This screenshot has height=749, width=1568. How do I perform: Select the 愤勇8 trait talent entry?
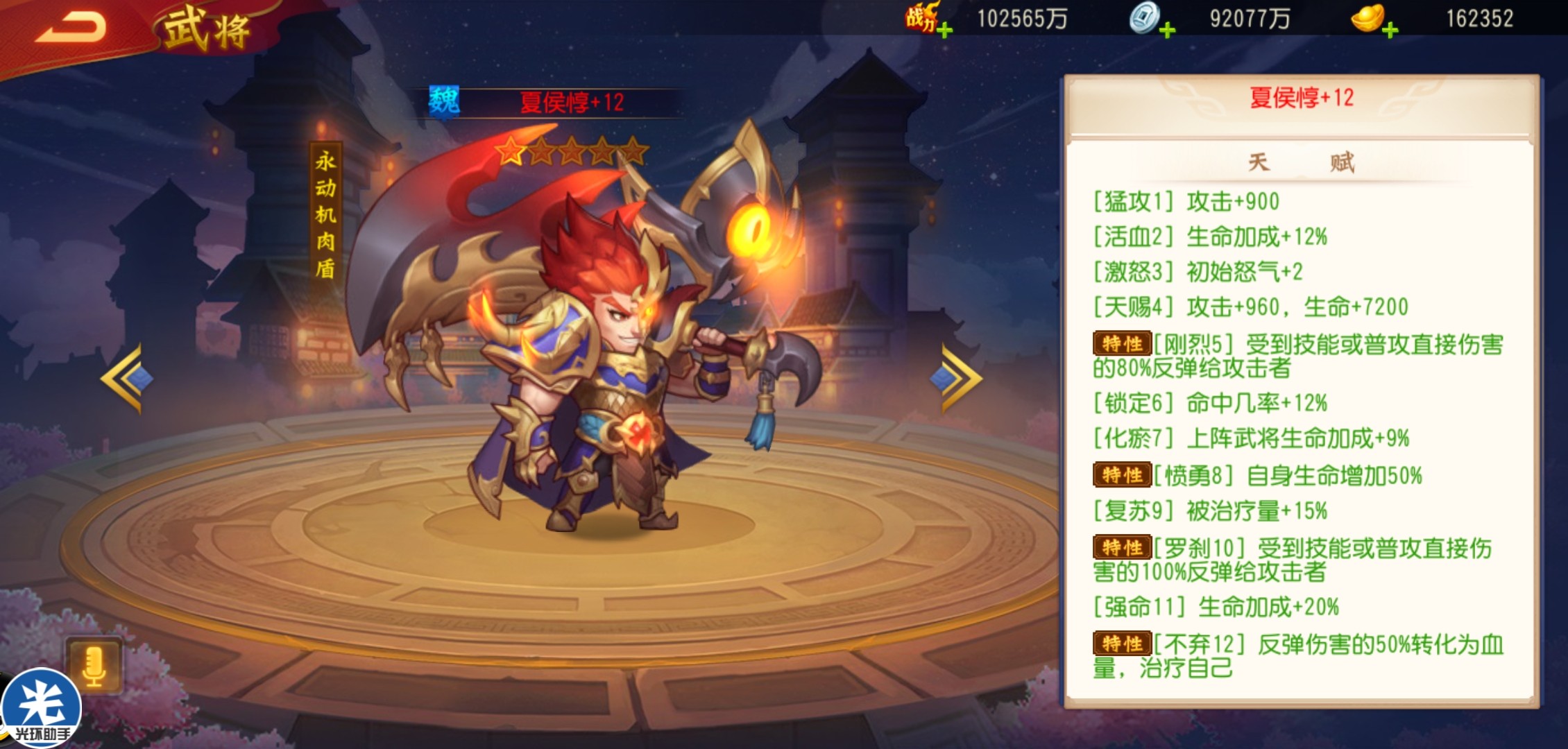click(x=1257, y=475)
